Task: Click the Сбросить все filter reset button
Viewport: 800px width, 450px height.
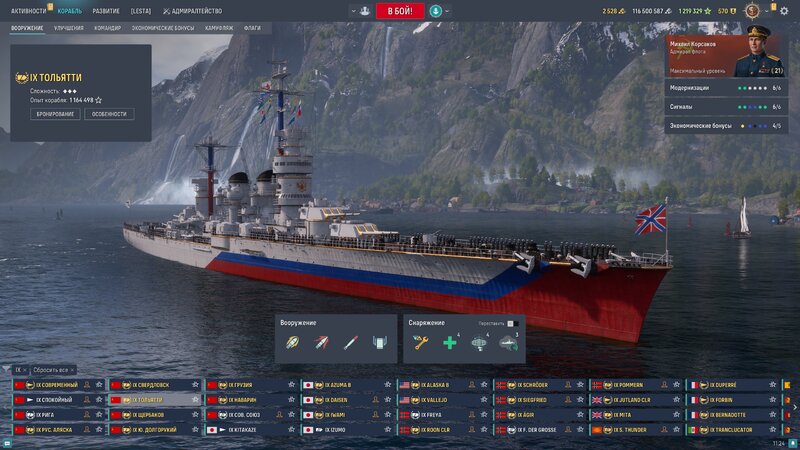Action: [51, 370]
